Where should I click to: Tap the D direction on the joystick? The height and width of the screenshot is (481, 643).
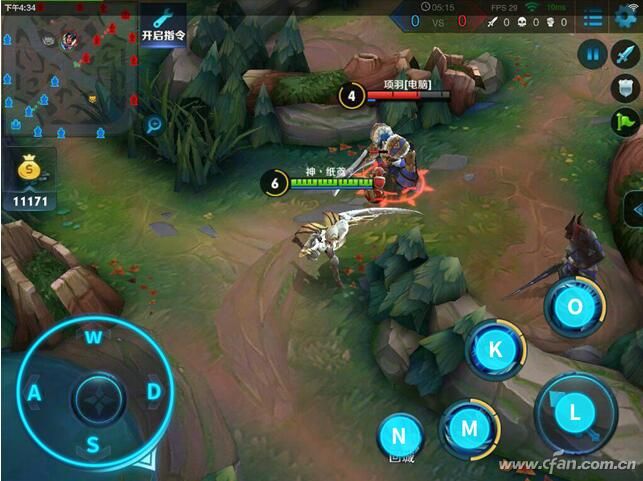point(154,392)
